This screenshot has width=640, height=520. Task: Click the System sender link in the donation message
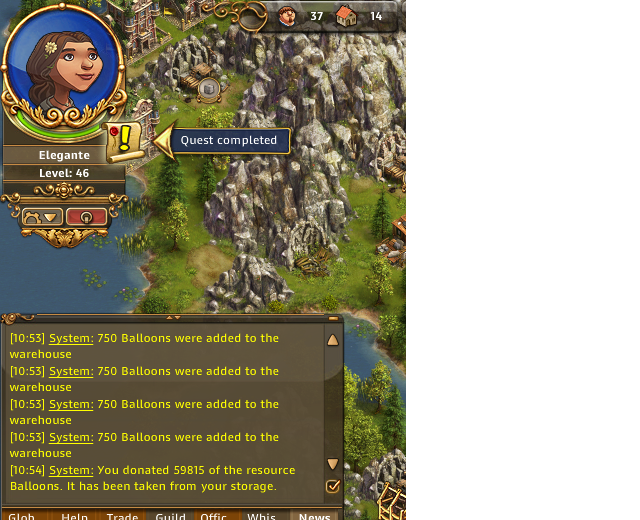pos(71,470)
